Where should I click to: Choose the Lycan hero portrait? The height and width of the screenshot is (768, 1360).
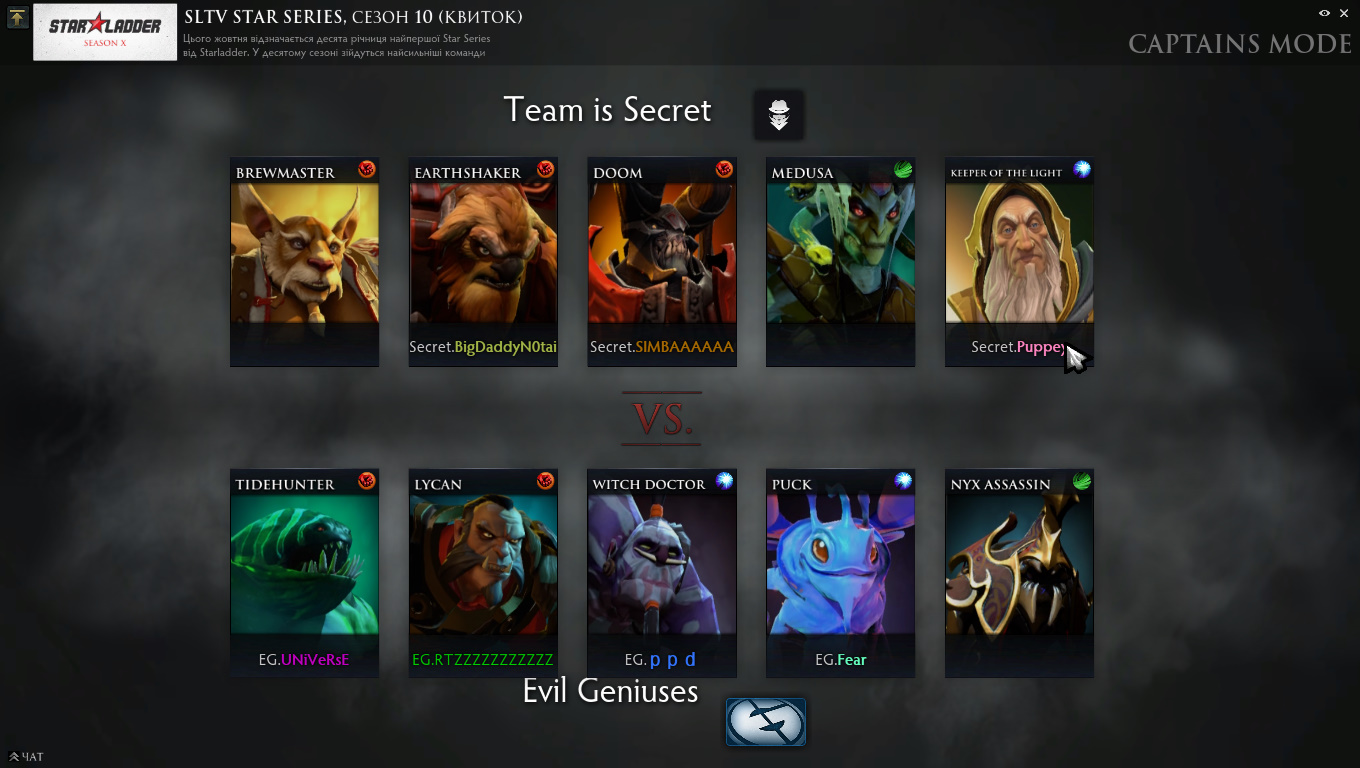pyautogui.click(x=483, y=573)
